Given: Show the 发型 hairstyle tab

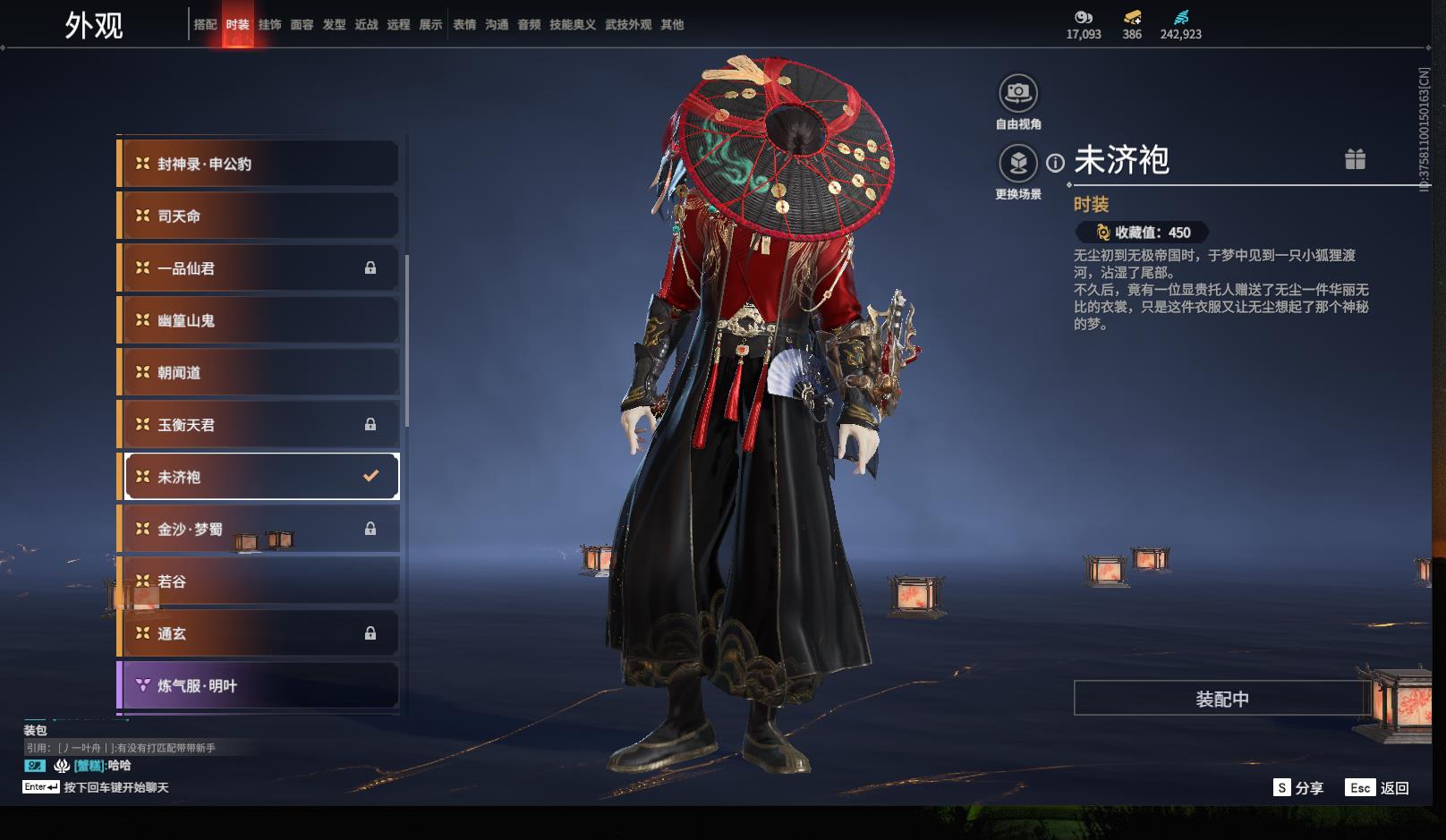Looking at the screenshot, I should [334, 25].
